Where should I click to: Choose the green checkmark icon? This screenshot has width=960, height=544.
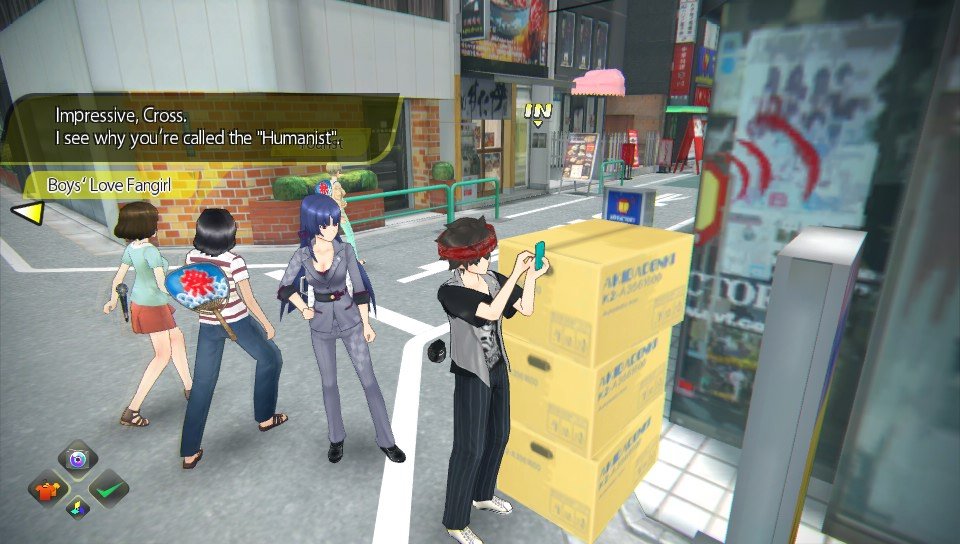(x=107, y=489)
